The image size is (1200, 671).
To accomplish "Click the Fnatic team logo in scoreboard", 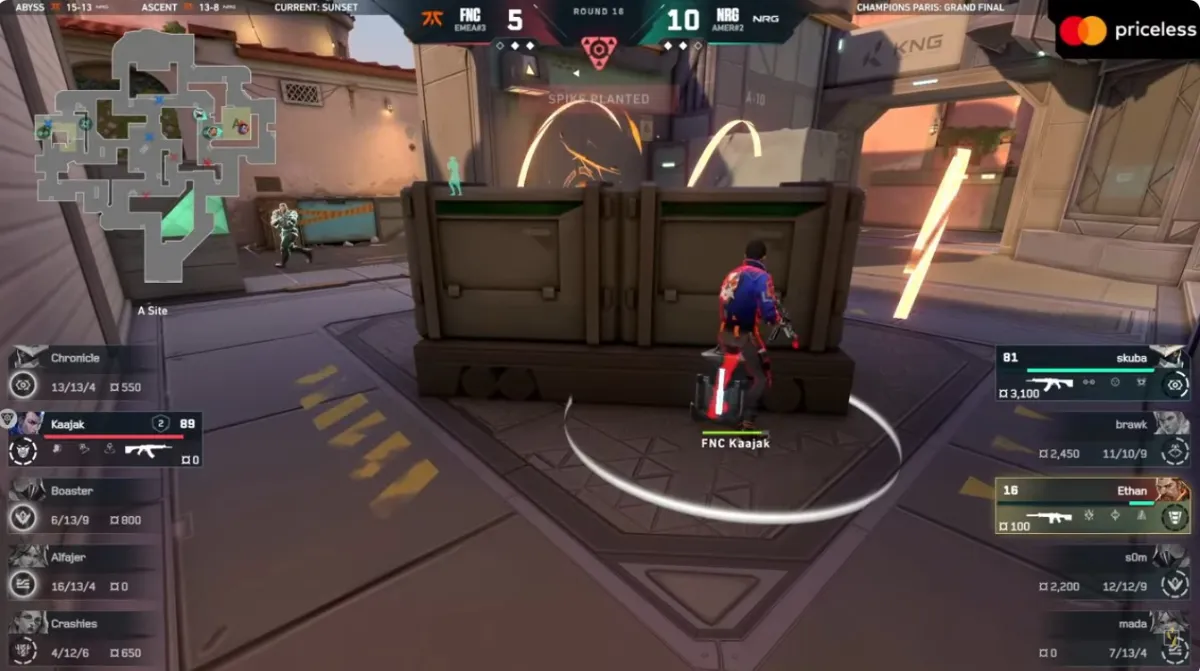I will click(x=433, y=20).
